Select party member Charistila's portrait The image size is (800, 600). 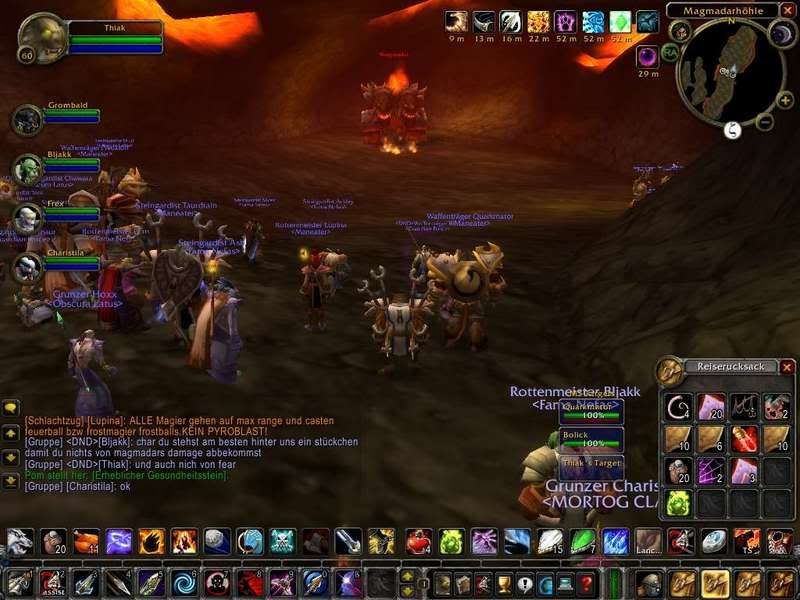coord(26,267)
